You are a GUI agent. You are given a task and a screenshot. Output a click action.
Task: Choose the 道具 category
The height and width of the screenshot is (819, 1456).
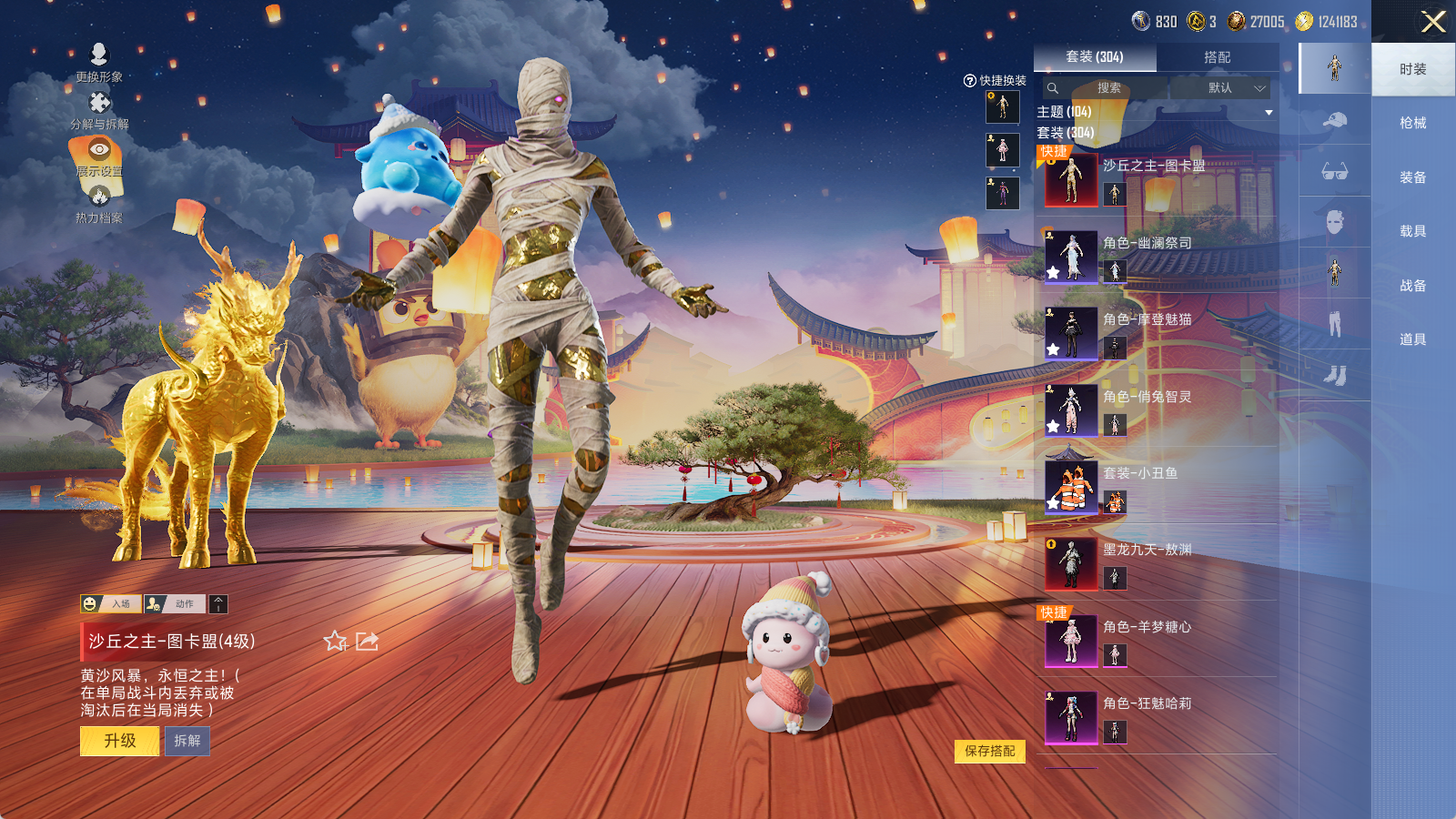1412,339
